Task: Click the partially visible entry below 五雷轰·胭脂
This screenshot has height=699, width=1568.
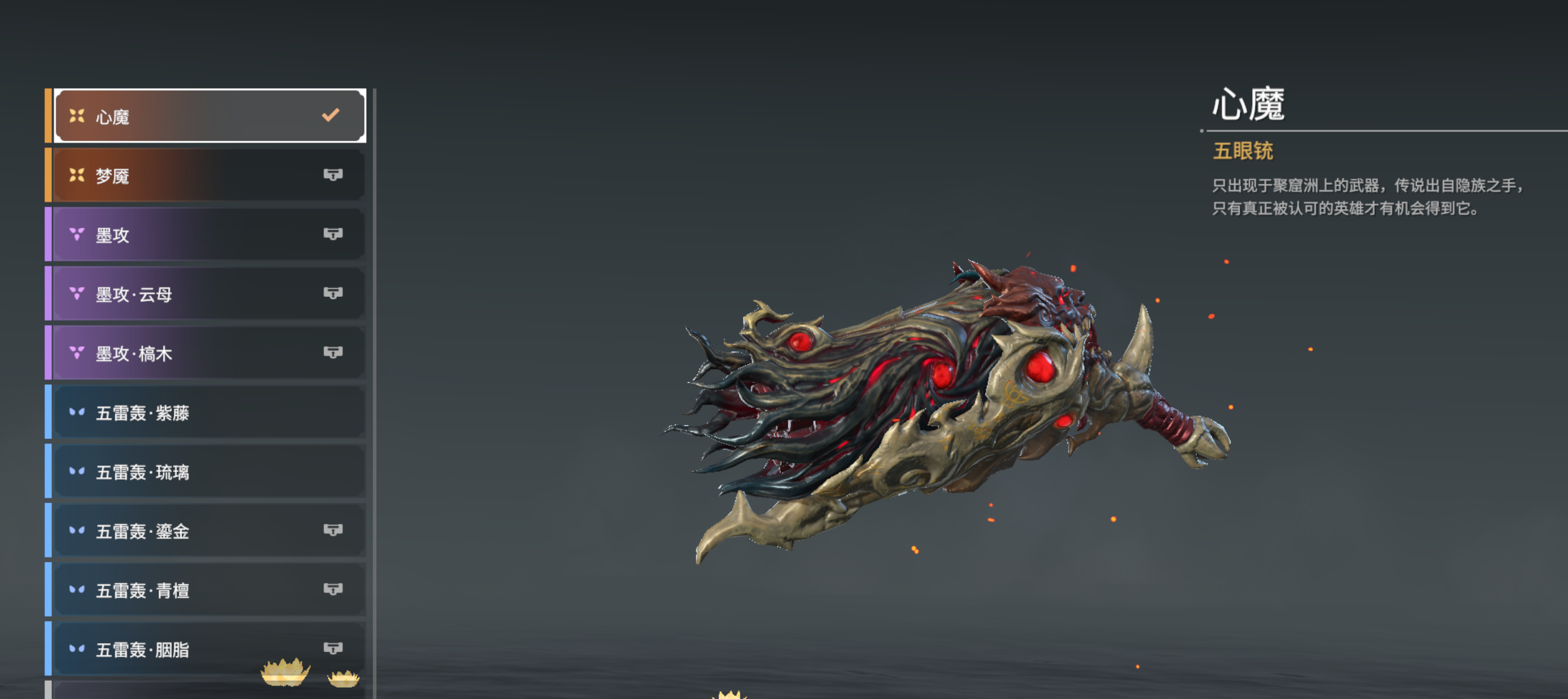Action: [x=190, y=691]
